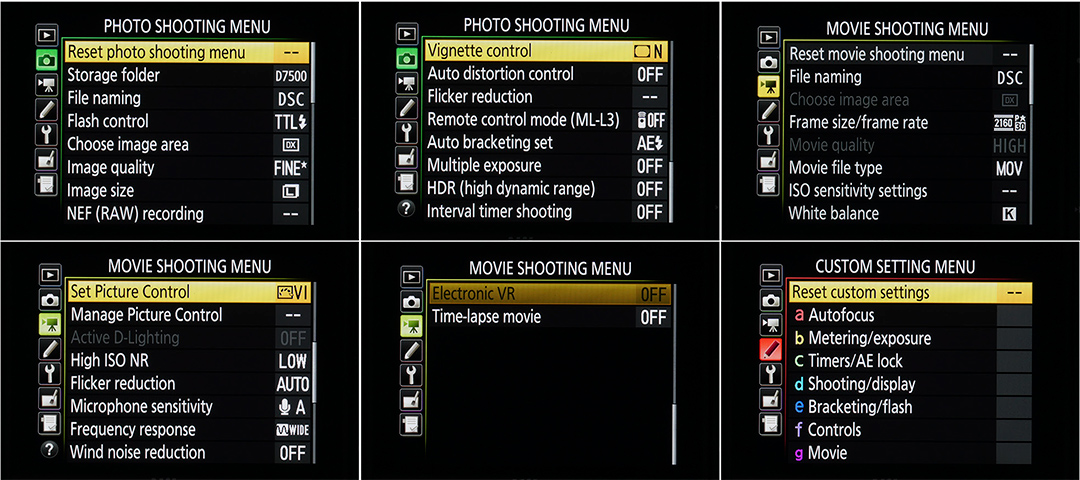Choose the Bracketing/flash custom group
Viewport: 1080px width, 480px height.
point(859,407)
